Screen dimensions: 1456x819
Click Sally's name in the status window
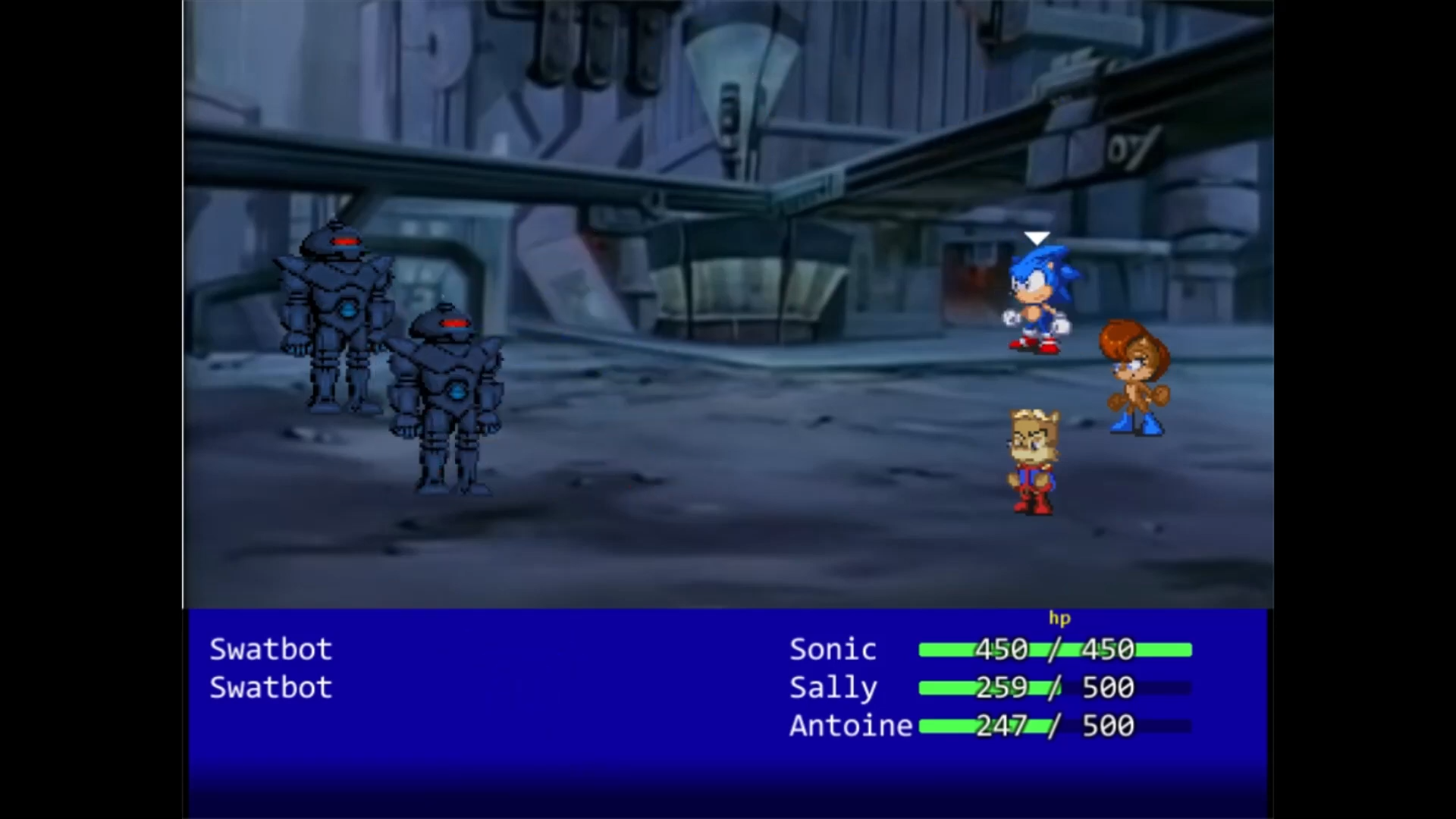pos(833,688)
